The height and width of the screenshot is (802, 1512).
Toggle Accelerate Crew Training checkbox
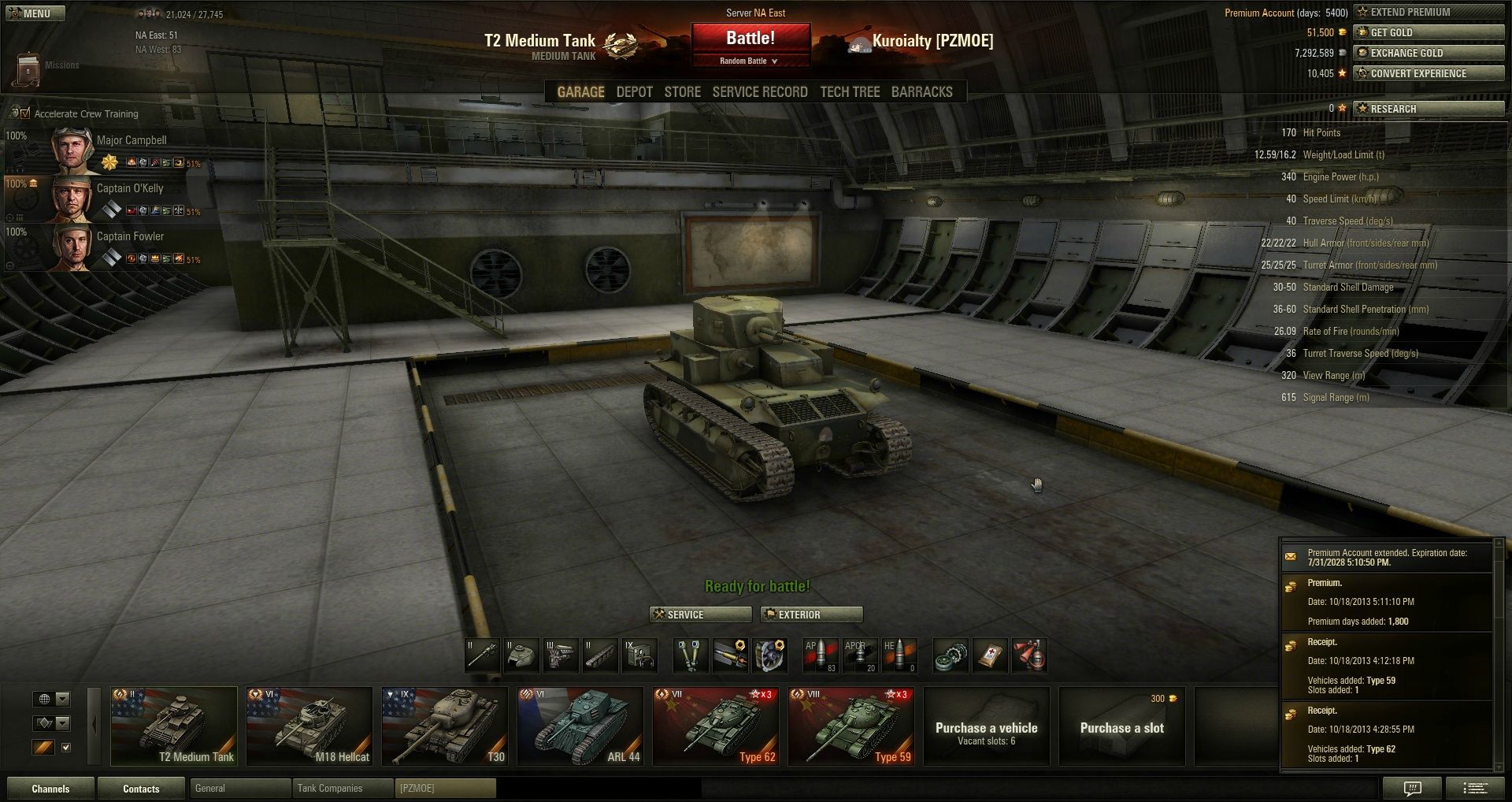(x=25, y=113)
